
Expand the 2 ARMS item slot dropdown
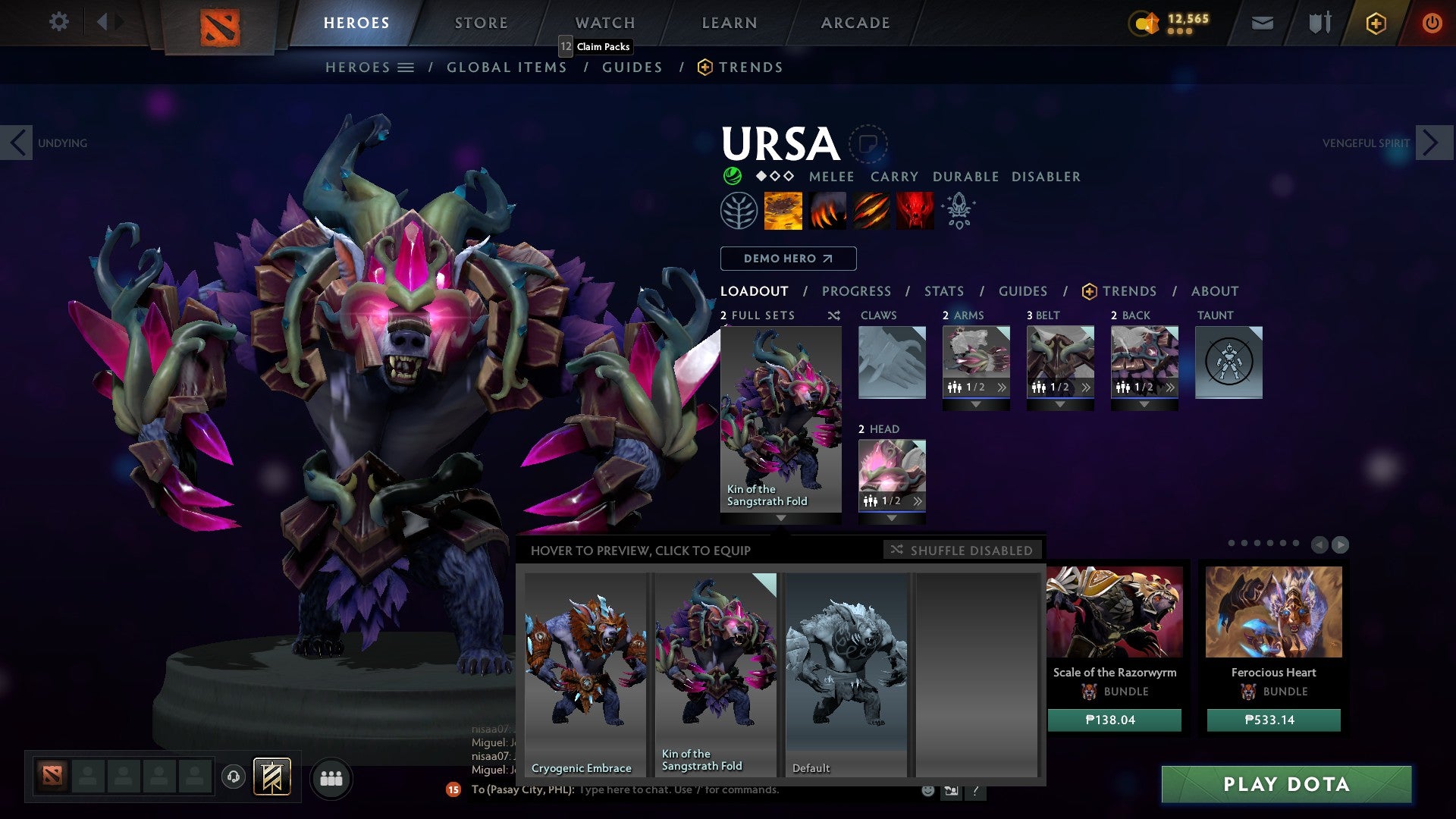pyautogui.click(x=976, y=405)
